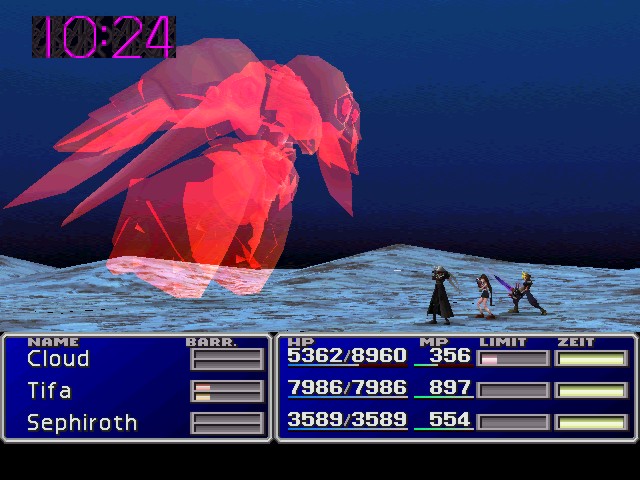Select Cloud in the party list
Image resolution: width=640 pixels, height=480 pixels.
(58, 359)
